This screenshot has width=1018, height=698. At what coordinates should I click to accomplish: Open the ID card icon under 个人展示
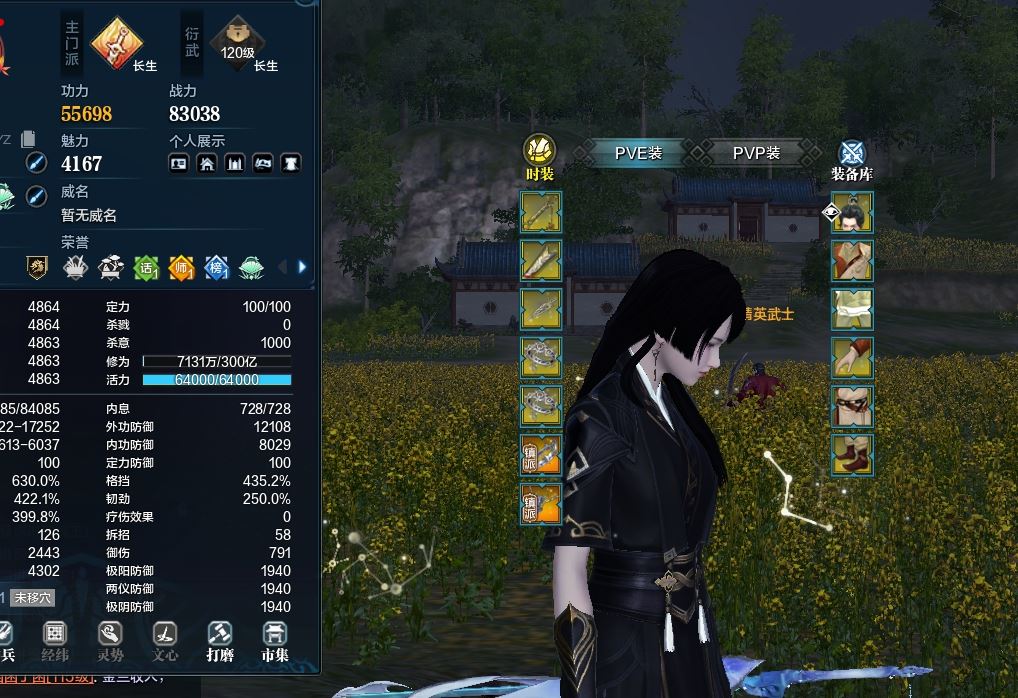coord(179,163)
